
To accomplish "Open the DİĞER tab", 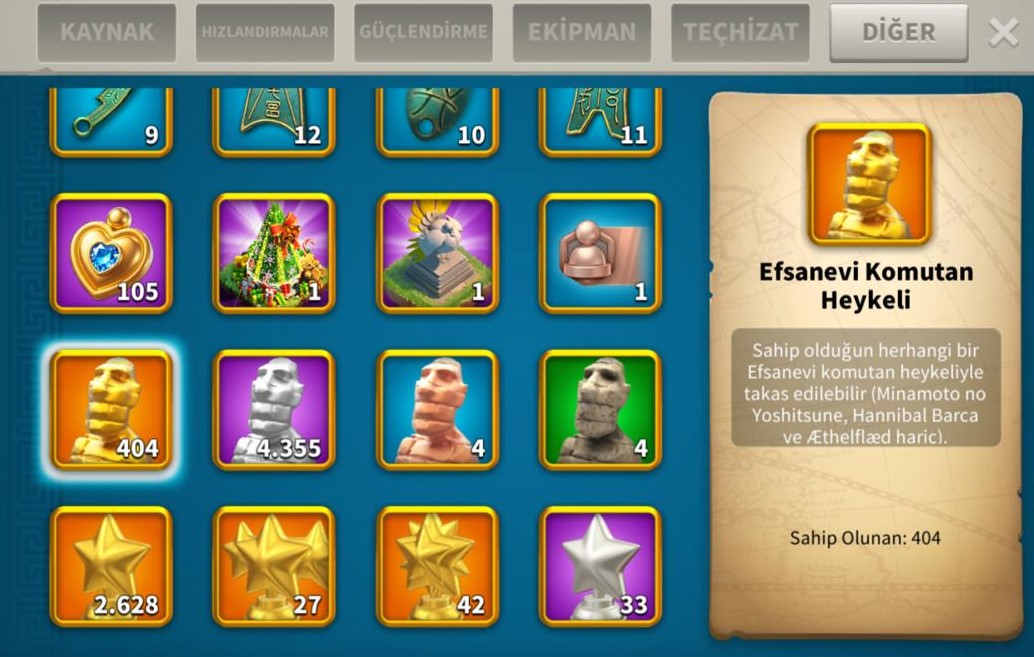I will coord(898,32).
